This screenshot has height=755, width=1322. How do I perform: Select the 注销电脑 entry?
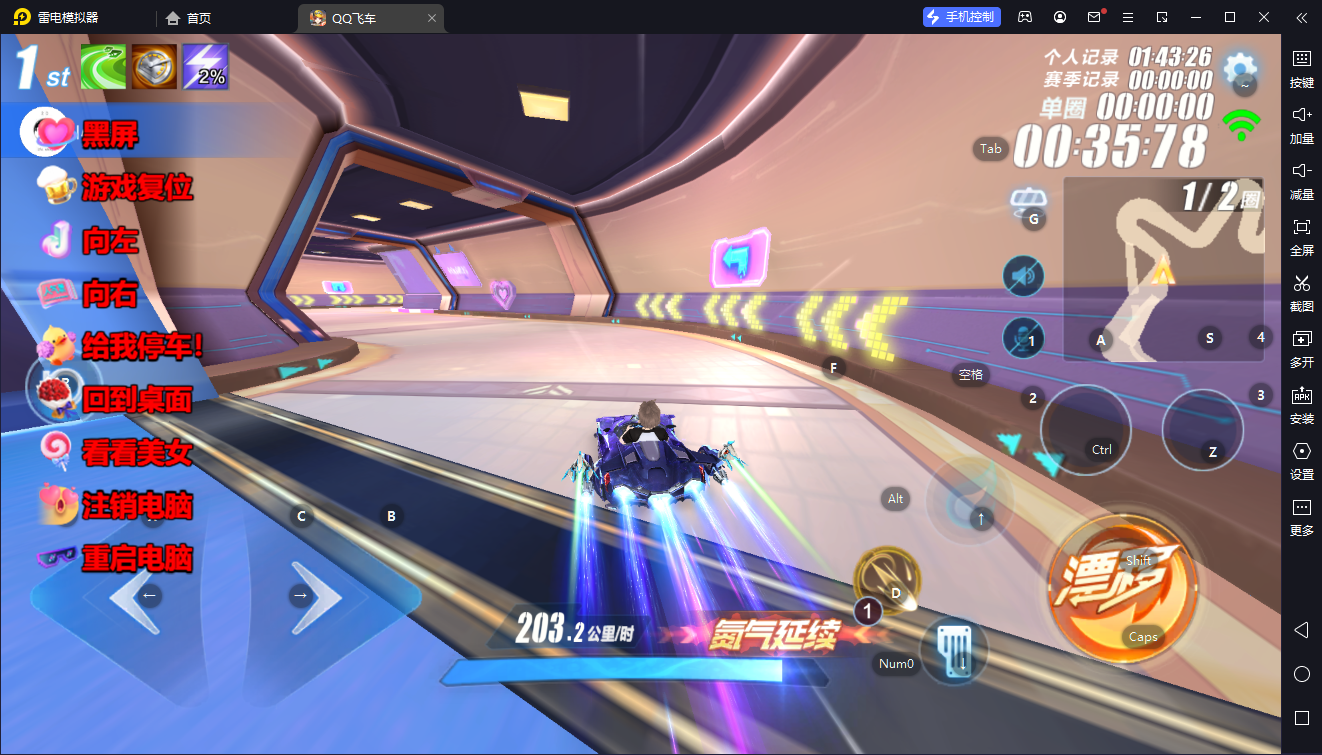pos(137,506)
